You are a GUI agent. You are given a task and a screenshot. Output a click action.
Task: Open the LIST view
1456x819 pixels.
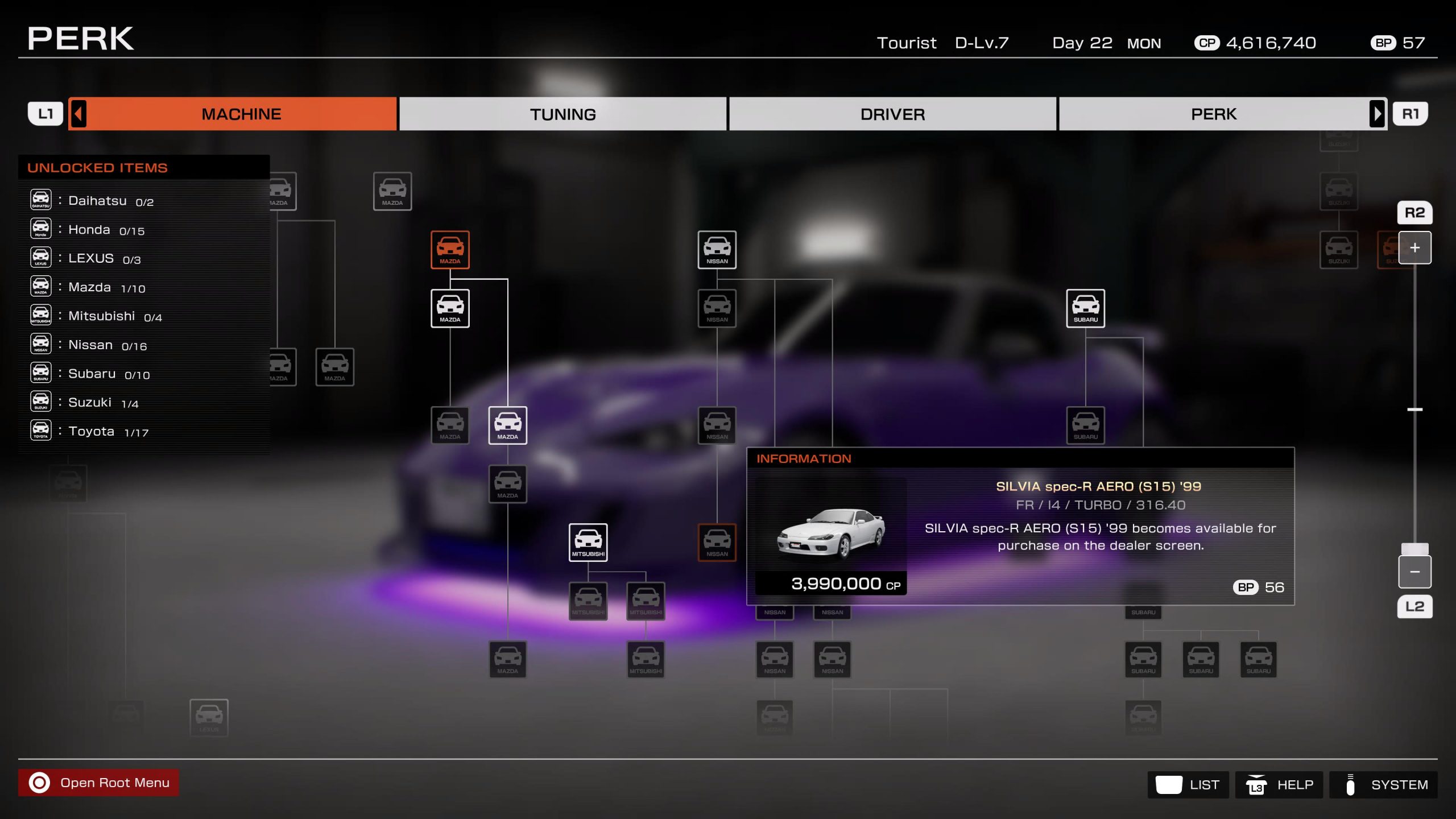pyautogui.click(x=1188, y=785)
